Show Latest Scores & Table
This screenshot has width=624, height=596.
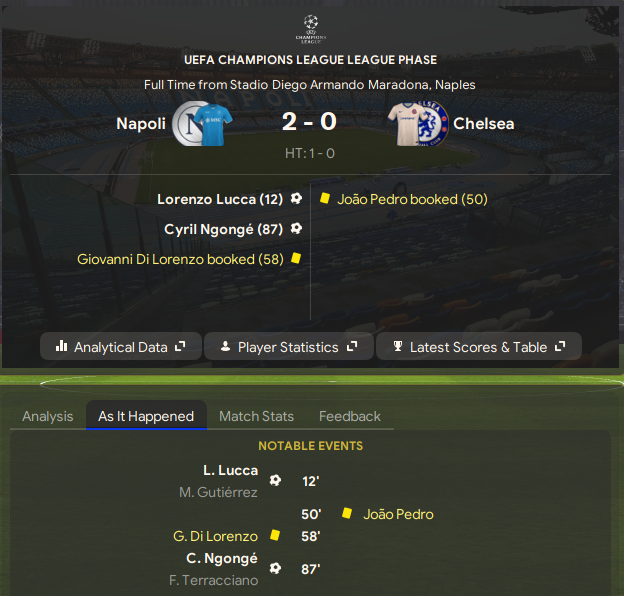481,347
